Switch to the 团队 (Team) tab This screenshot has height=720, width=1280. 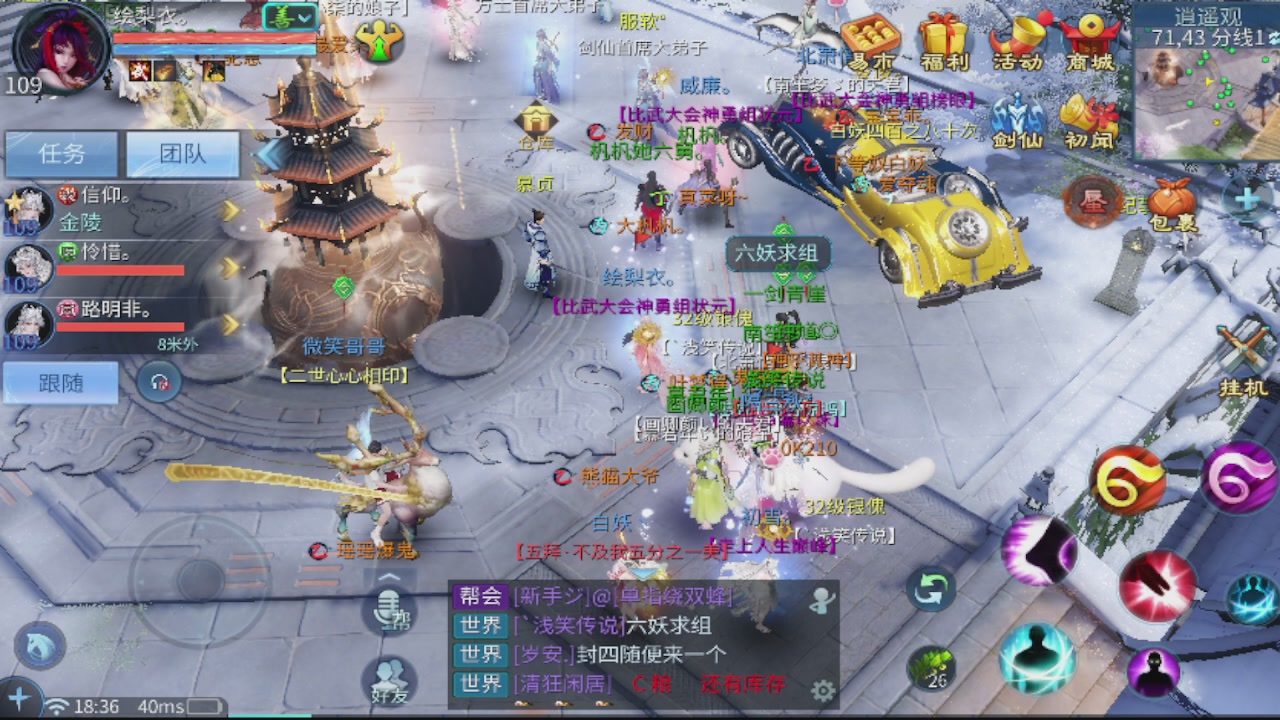point(182,152)
